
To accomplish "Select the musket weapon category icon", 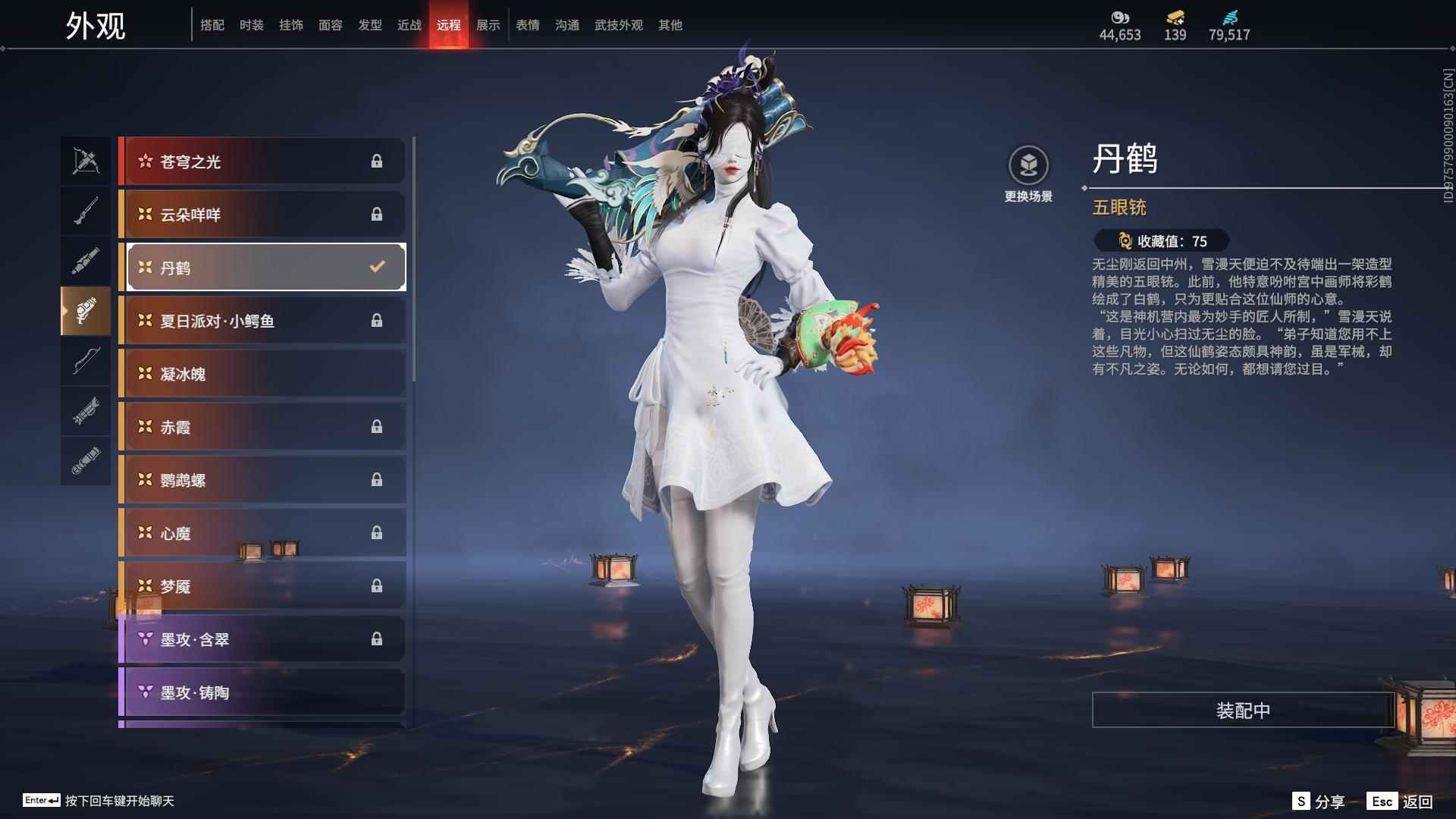I will (x=86, y=210).
